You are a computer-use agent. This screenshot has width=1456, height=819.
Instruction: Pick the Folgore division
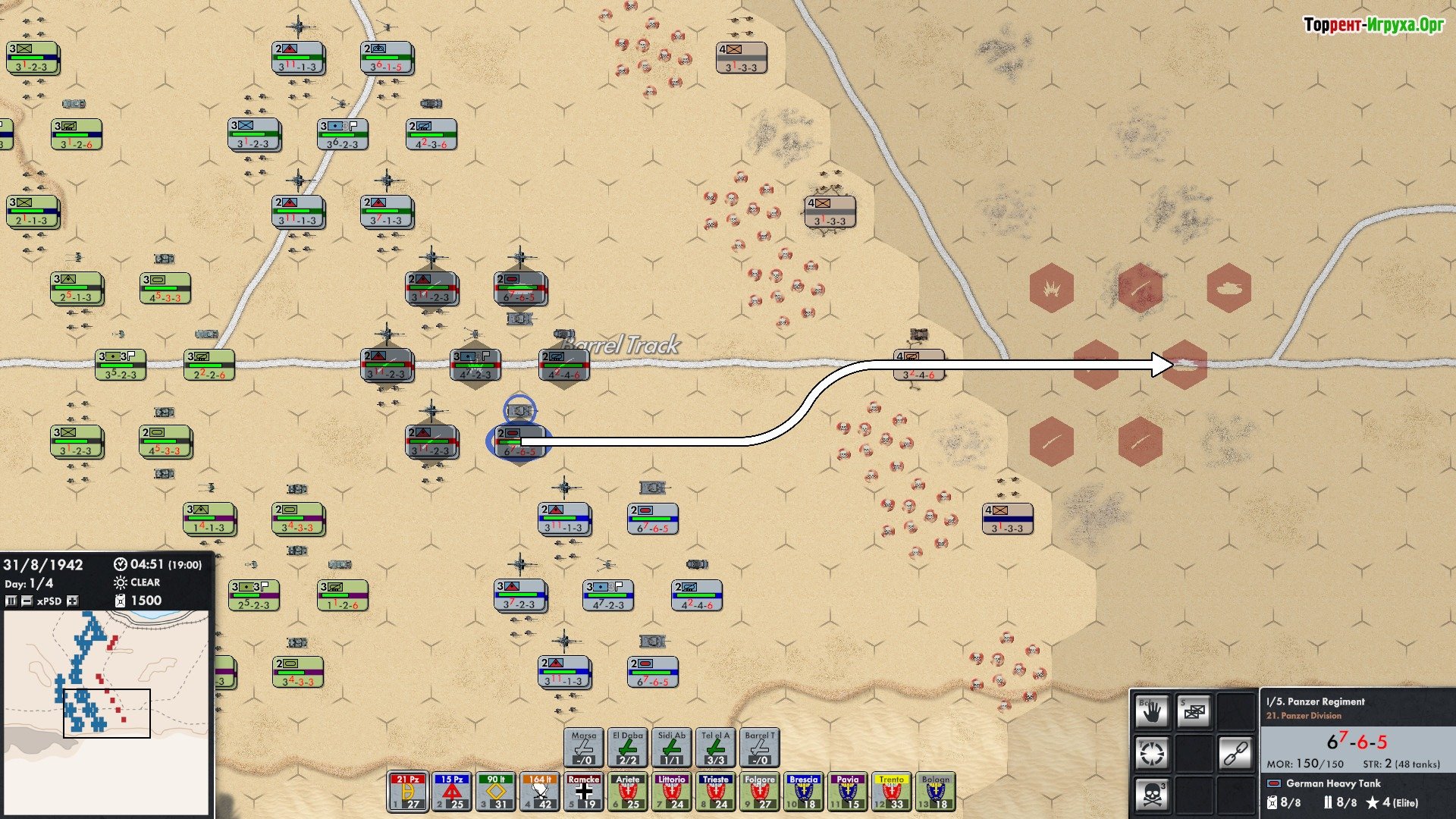[760, 792]
